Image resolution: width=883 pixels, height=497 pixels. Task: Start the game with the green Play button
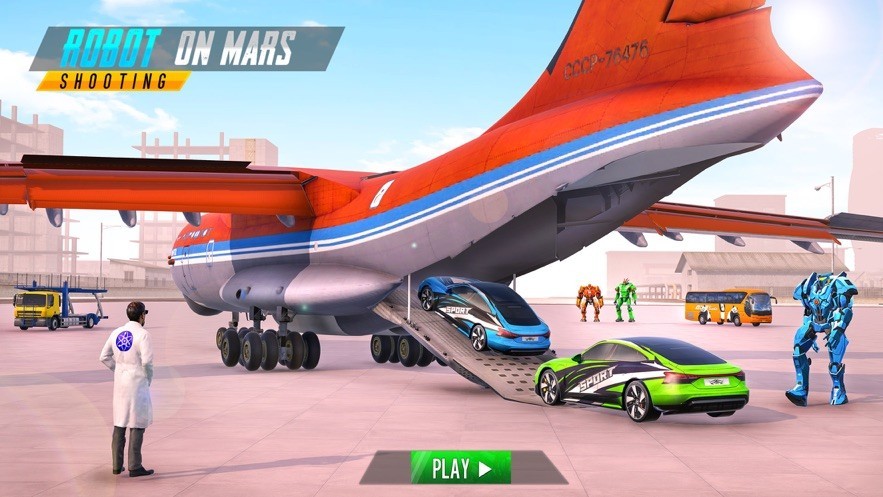[461, 467]
